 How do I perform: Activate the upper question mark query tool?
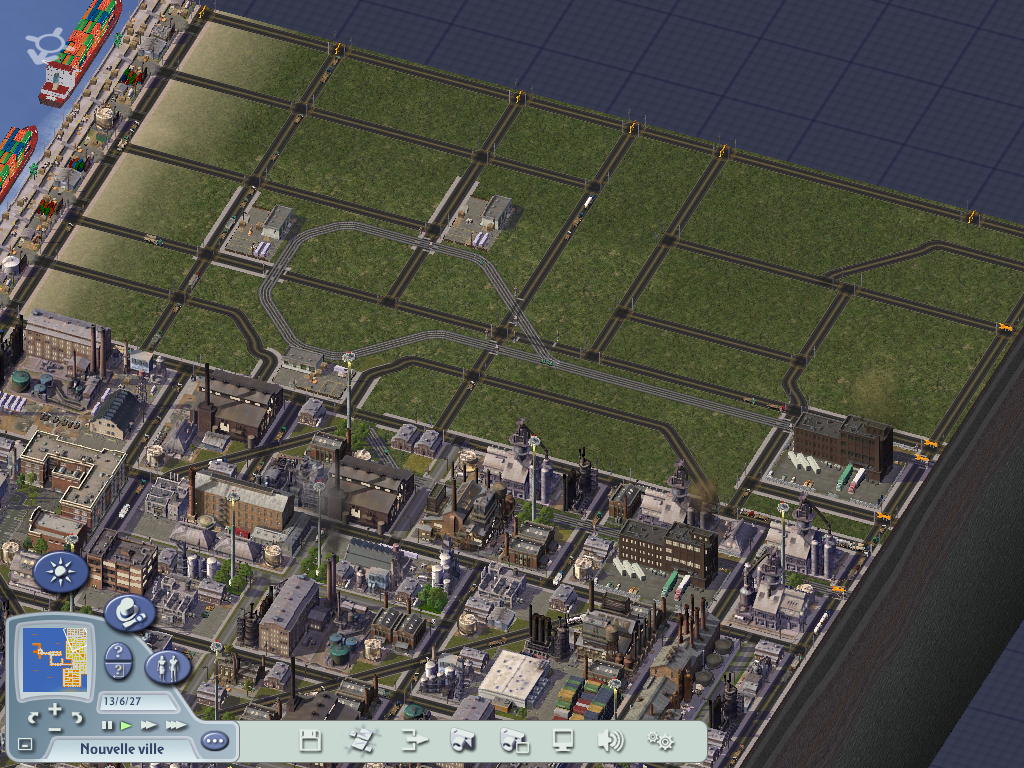click(118, 652)
